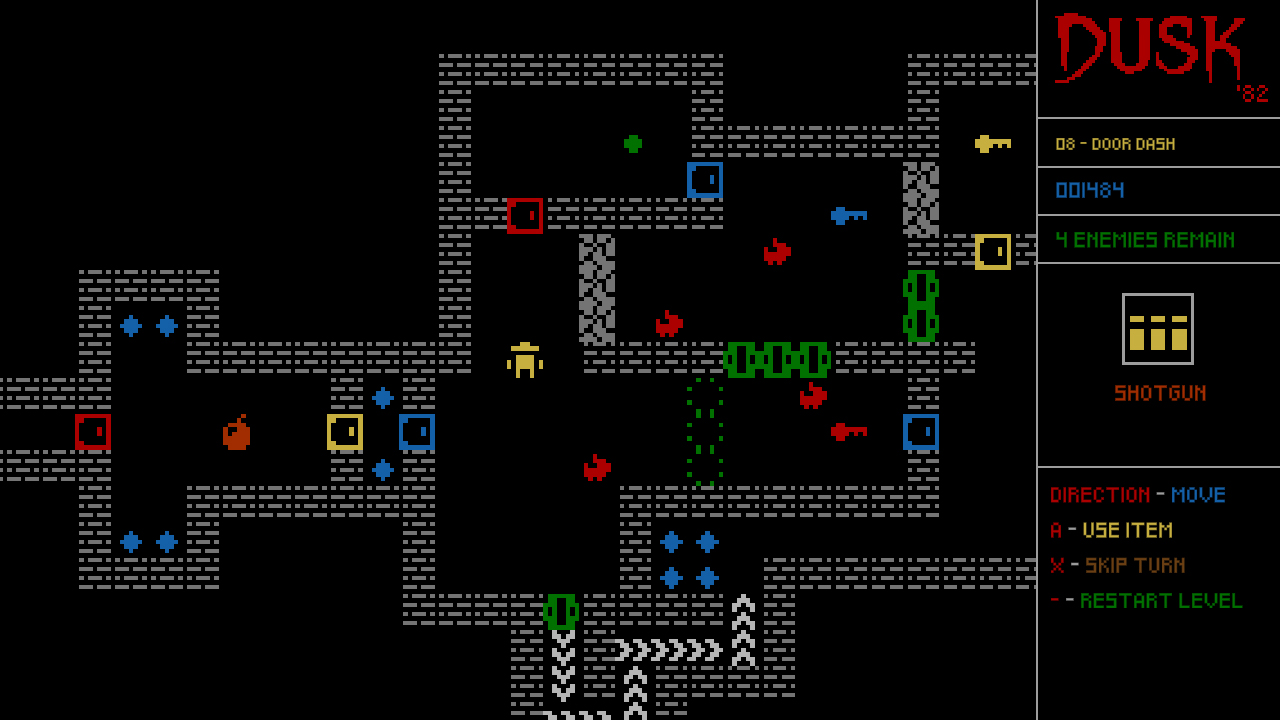Screen dimensions: 1280x720
Task: Open the red door on the far left
Action: click(x=93, y=433)
